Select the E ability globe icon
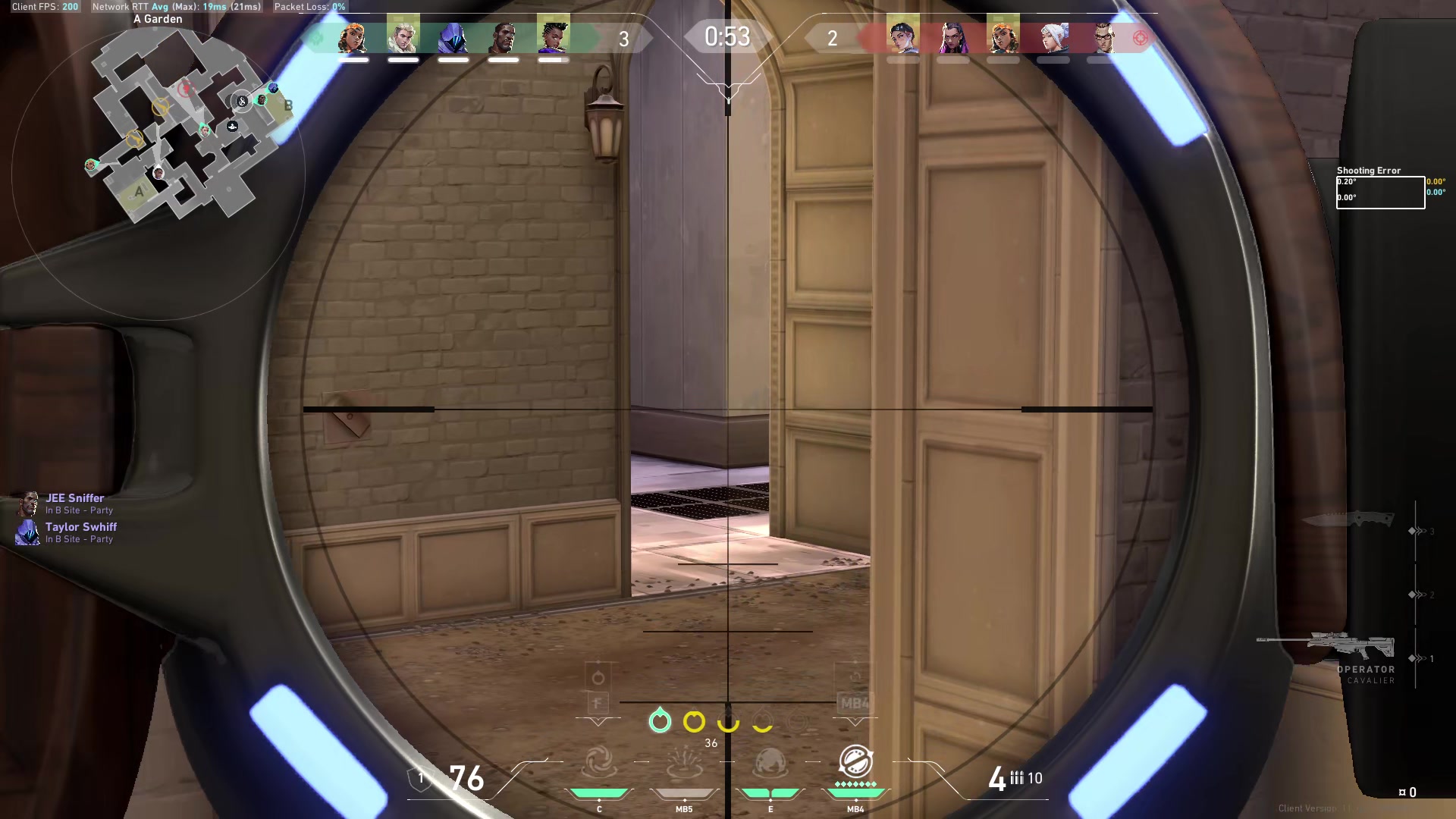Image resolution: width=1456 pixels, height=819 pixels. point(770,762)
